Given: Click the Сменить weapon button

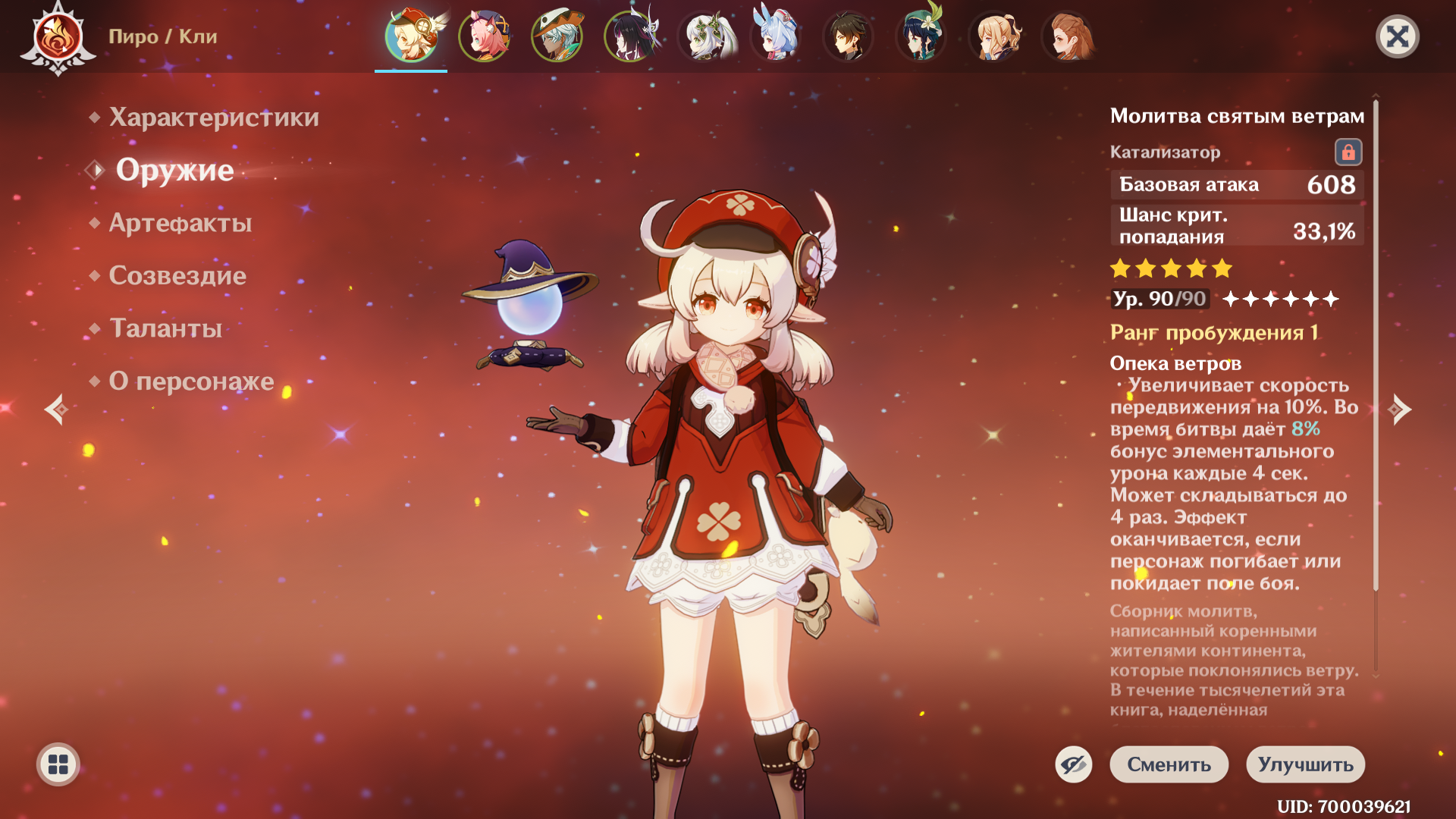Looking at the screenshot, I should pos(1169,764).
